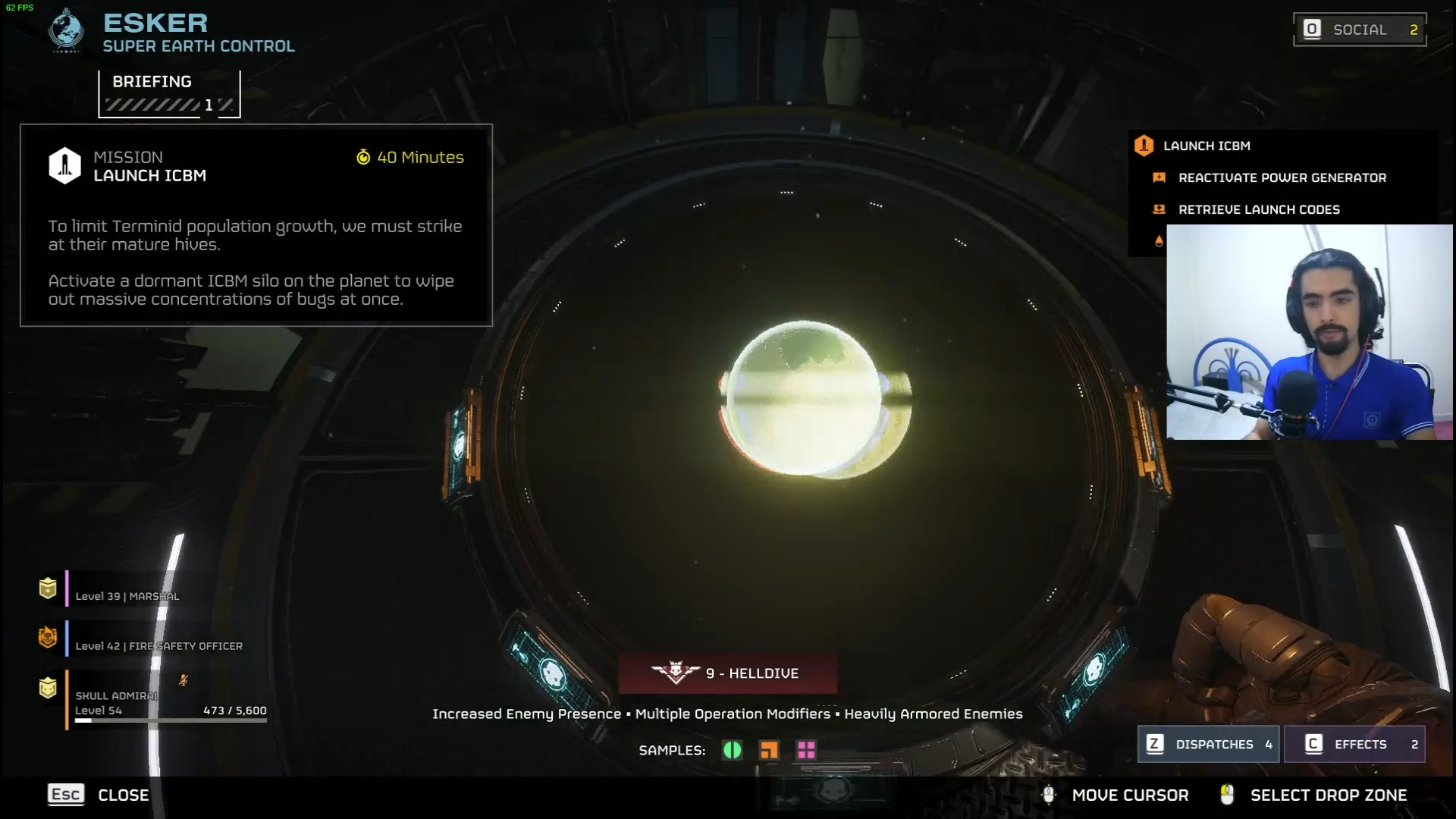Click the green common sample icon

point(732,750)
